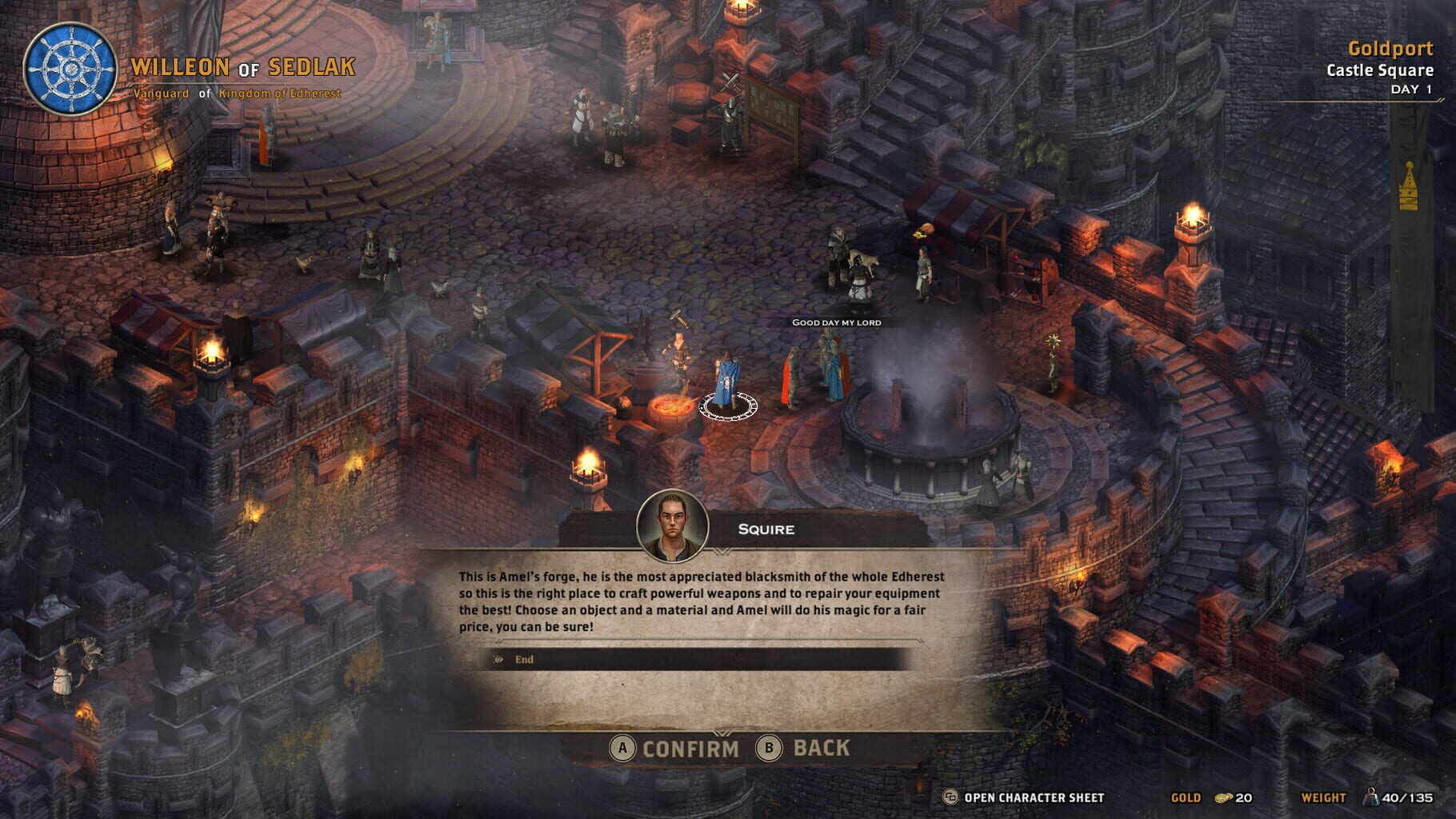Open the character sheet via its gamepad icon
Screen dimensions: 1456x819
click(x=949, y=797)
